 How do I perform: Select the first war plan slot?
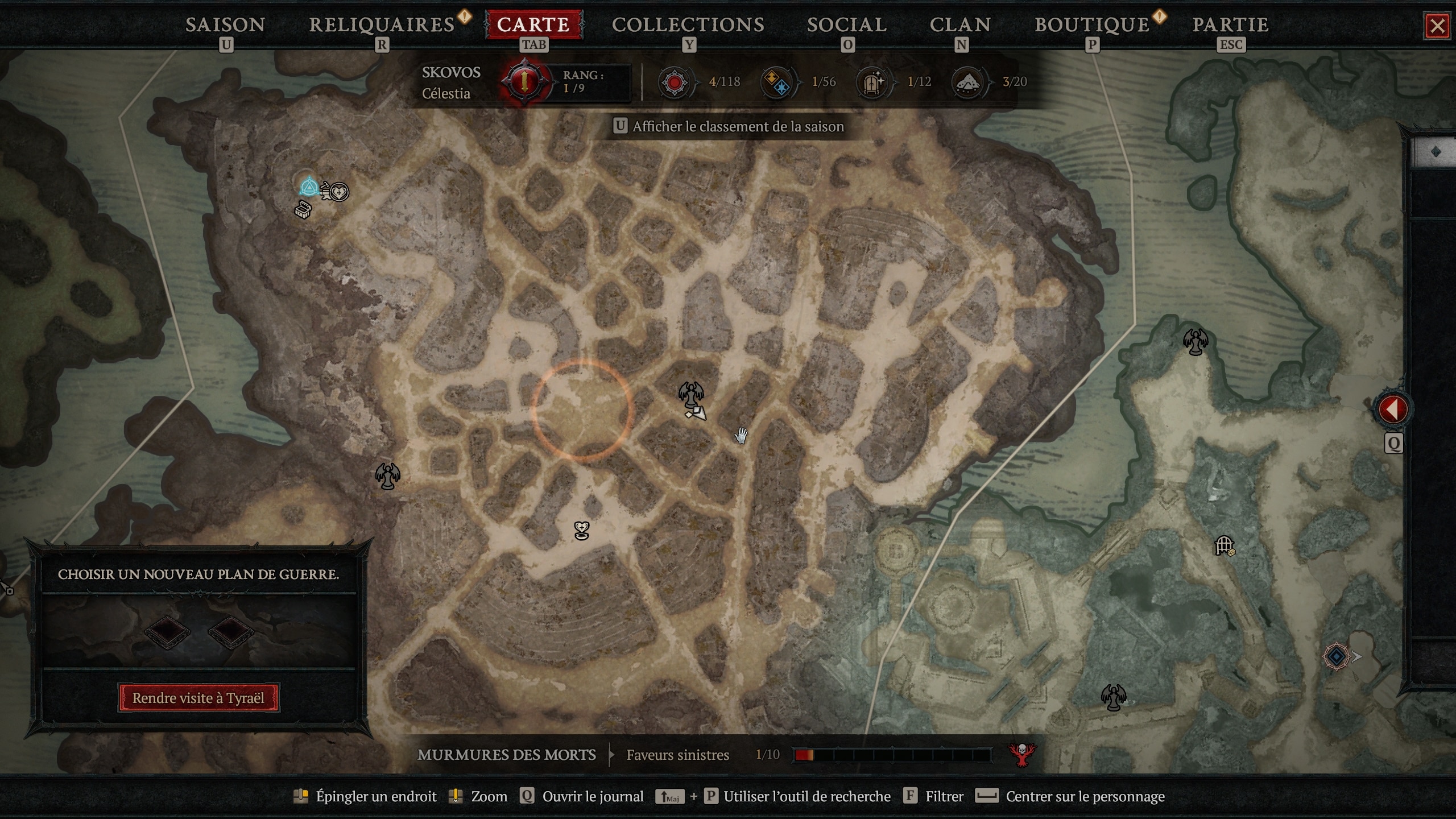[x=168, y=631]
